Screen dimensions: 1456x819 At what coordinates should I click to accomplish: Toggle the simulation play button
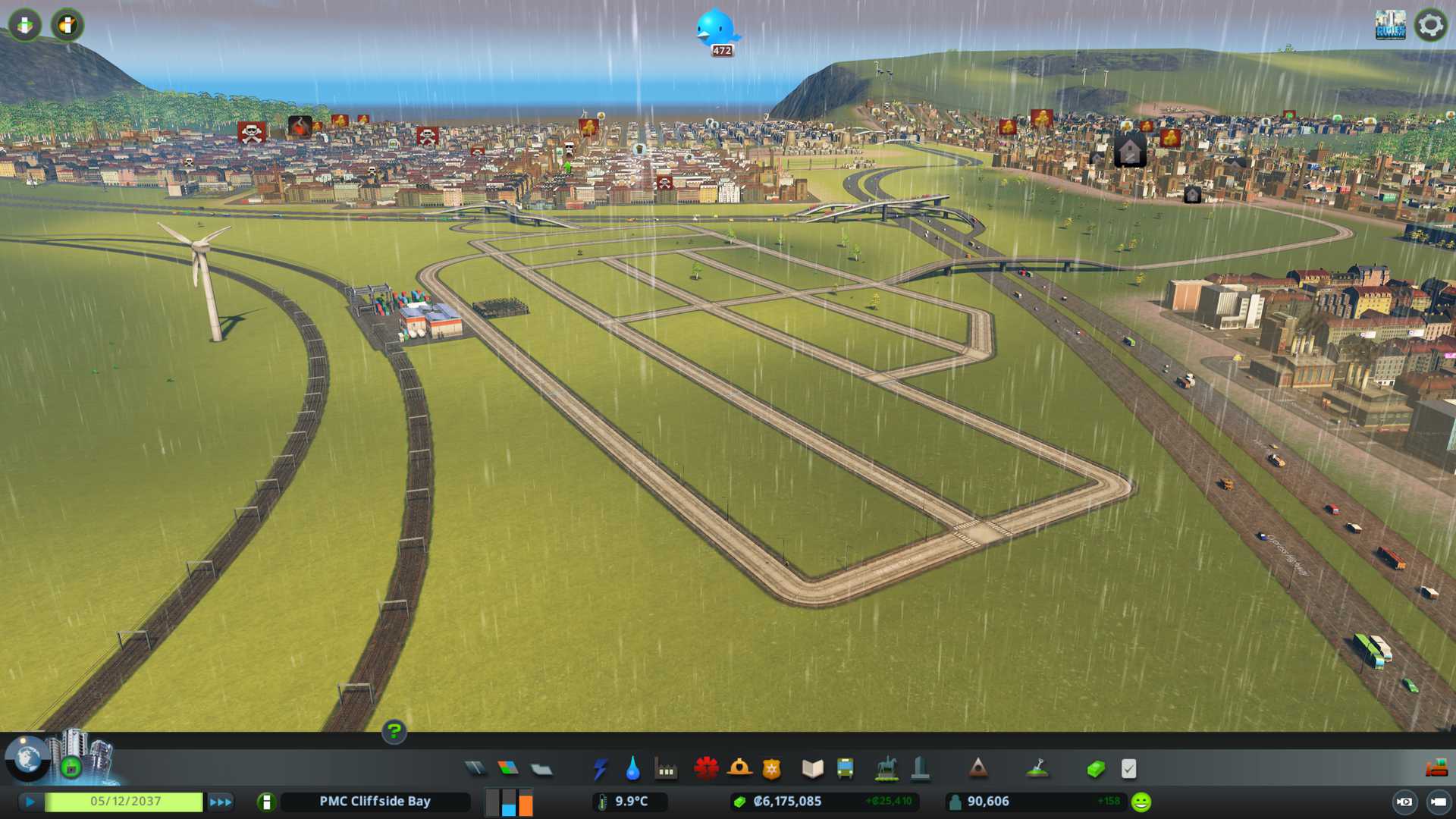click(x=30, y=802)
